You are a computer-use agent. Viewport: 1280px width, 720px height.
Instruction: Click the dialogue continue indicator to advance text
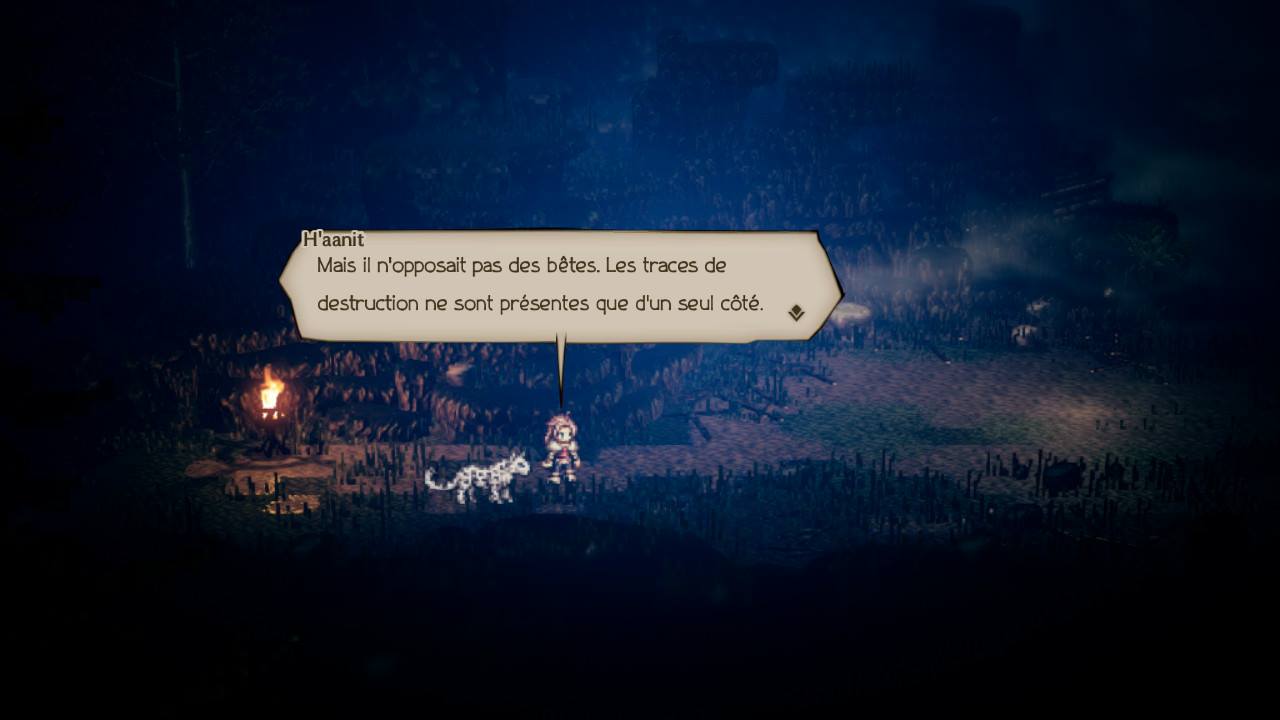[795, 311]
